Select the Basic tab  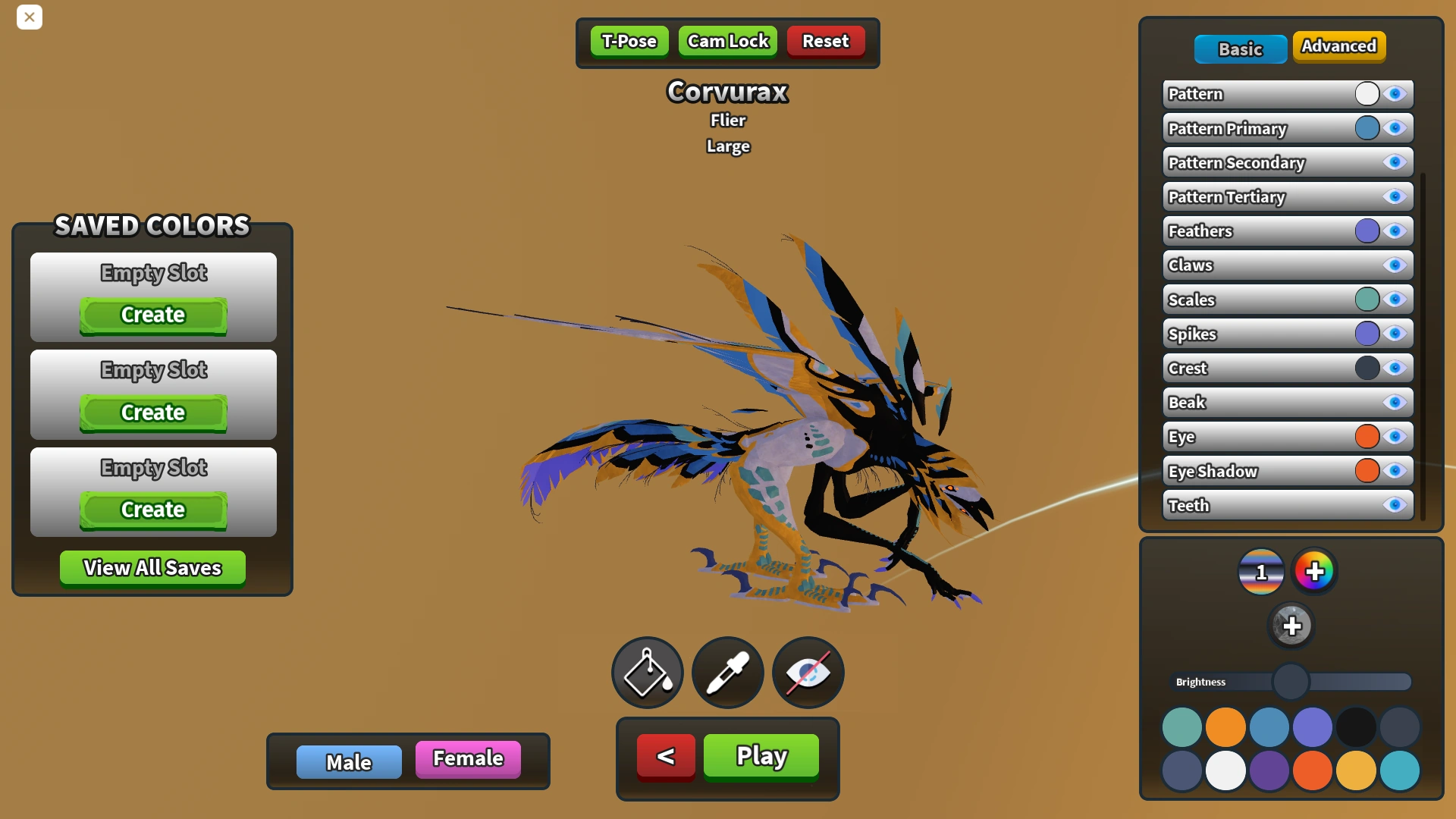(x=1241, y=49)
